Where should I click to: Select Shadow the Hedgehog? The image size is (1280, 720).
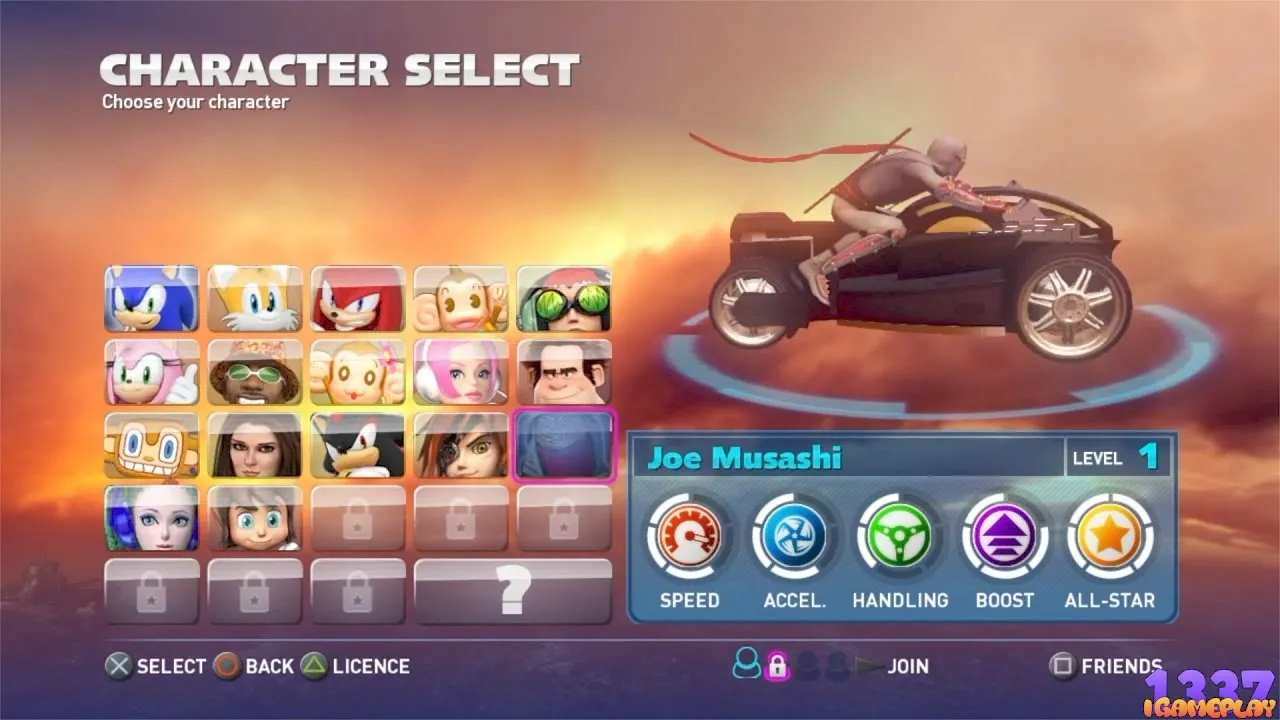click(x=358, y=446)
